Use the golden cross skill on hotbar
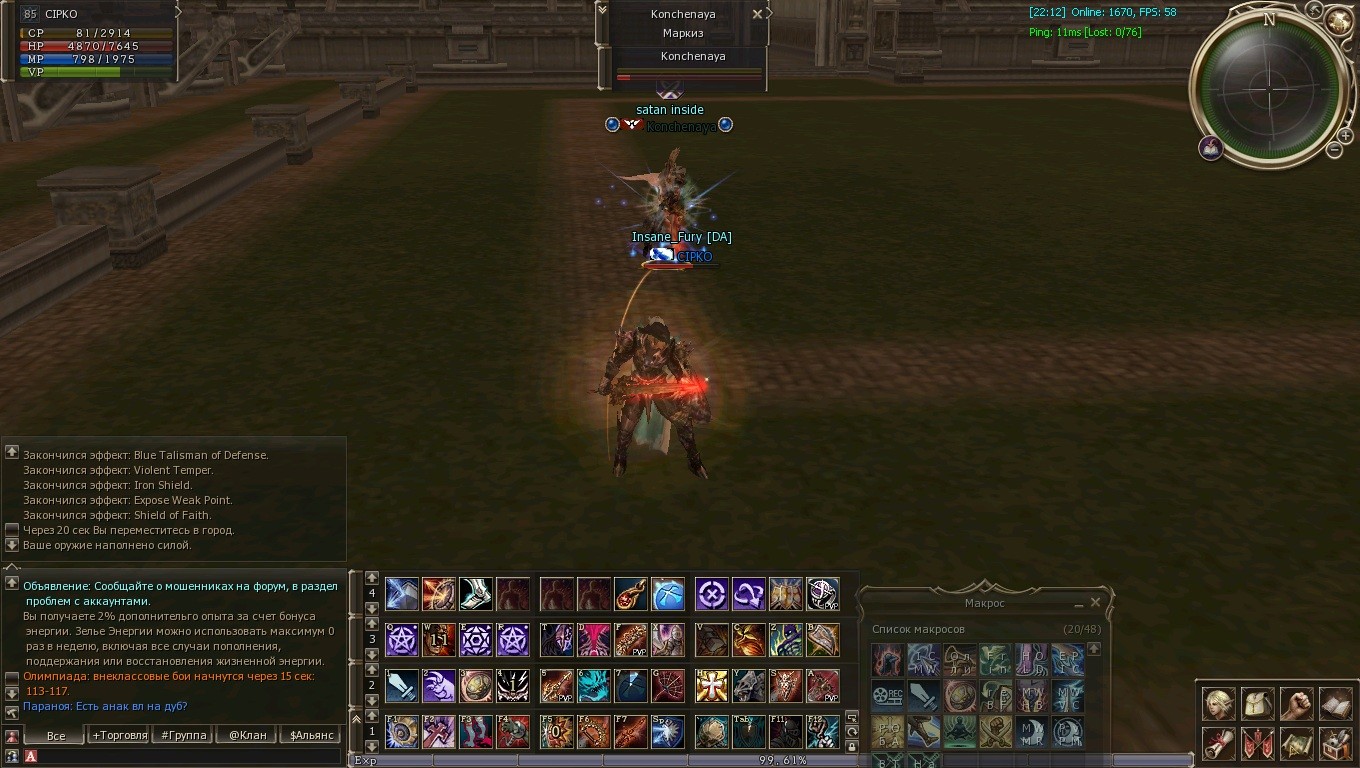 click(x=712, y=686)
